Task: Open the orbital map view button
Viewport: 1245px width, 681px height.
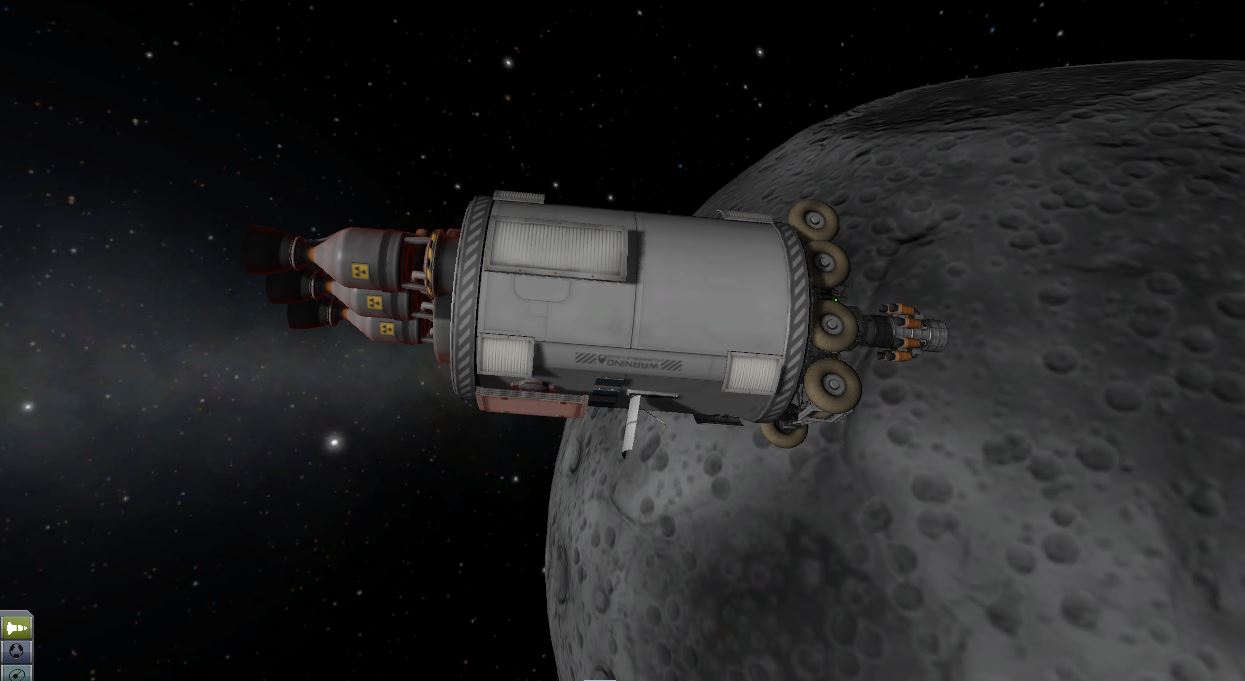Action: point(16,673)
